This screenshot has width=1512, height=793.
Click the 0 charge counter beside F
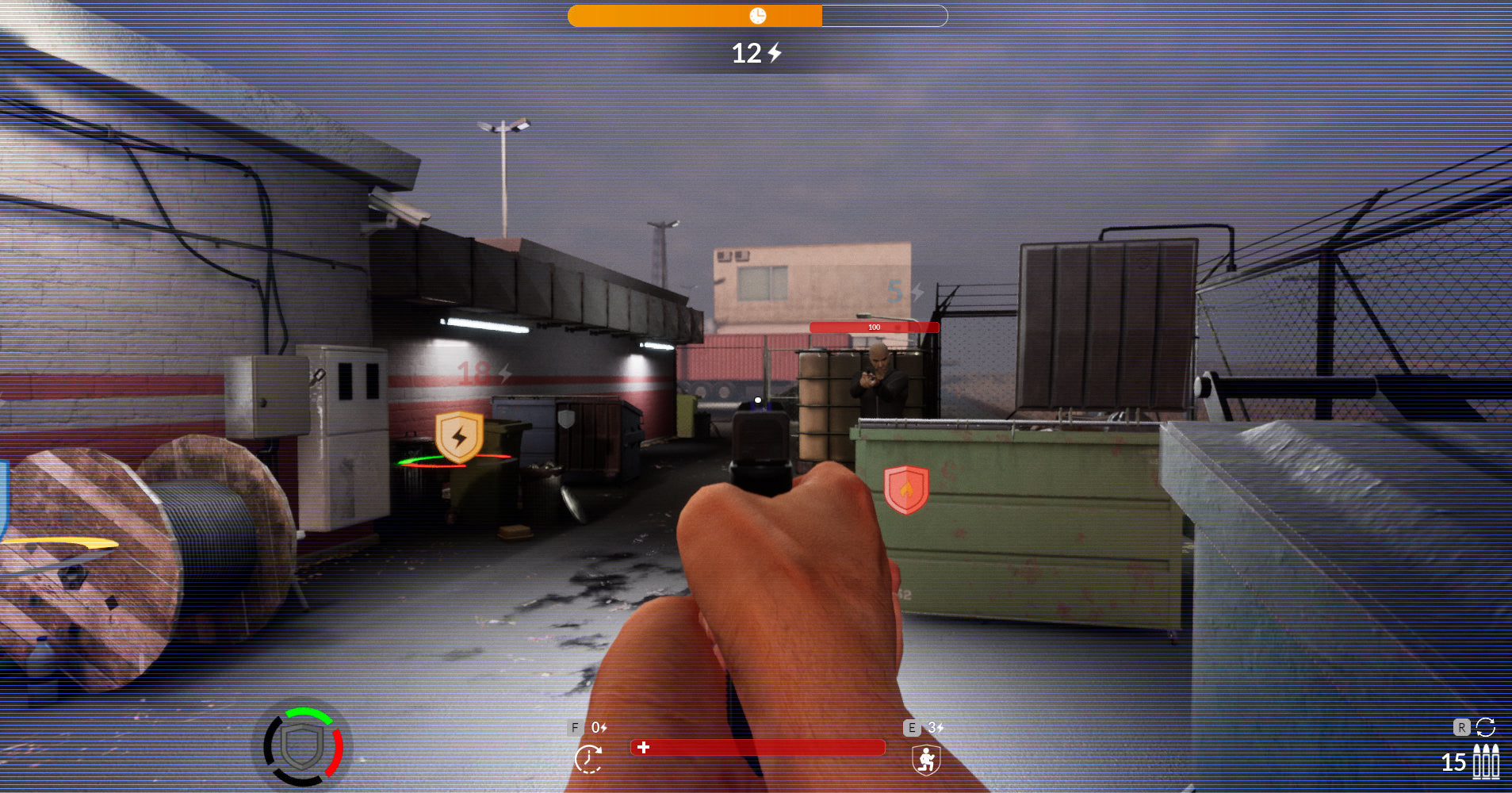coord(595,726)
